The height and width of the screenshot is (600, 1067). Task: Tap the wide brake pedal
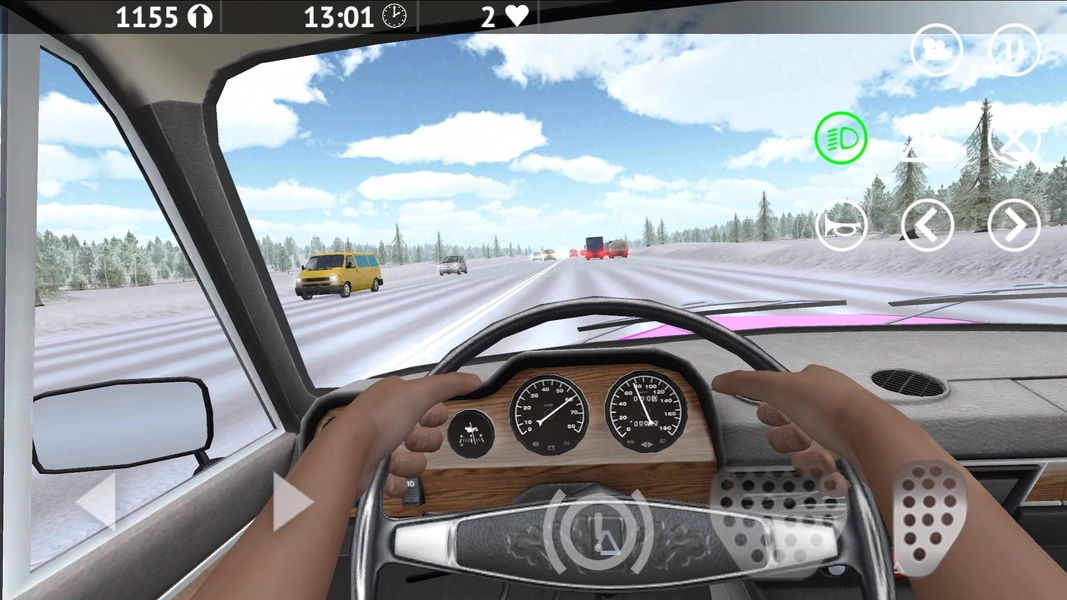(778, 515)
